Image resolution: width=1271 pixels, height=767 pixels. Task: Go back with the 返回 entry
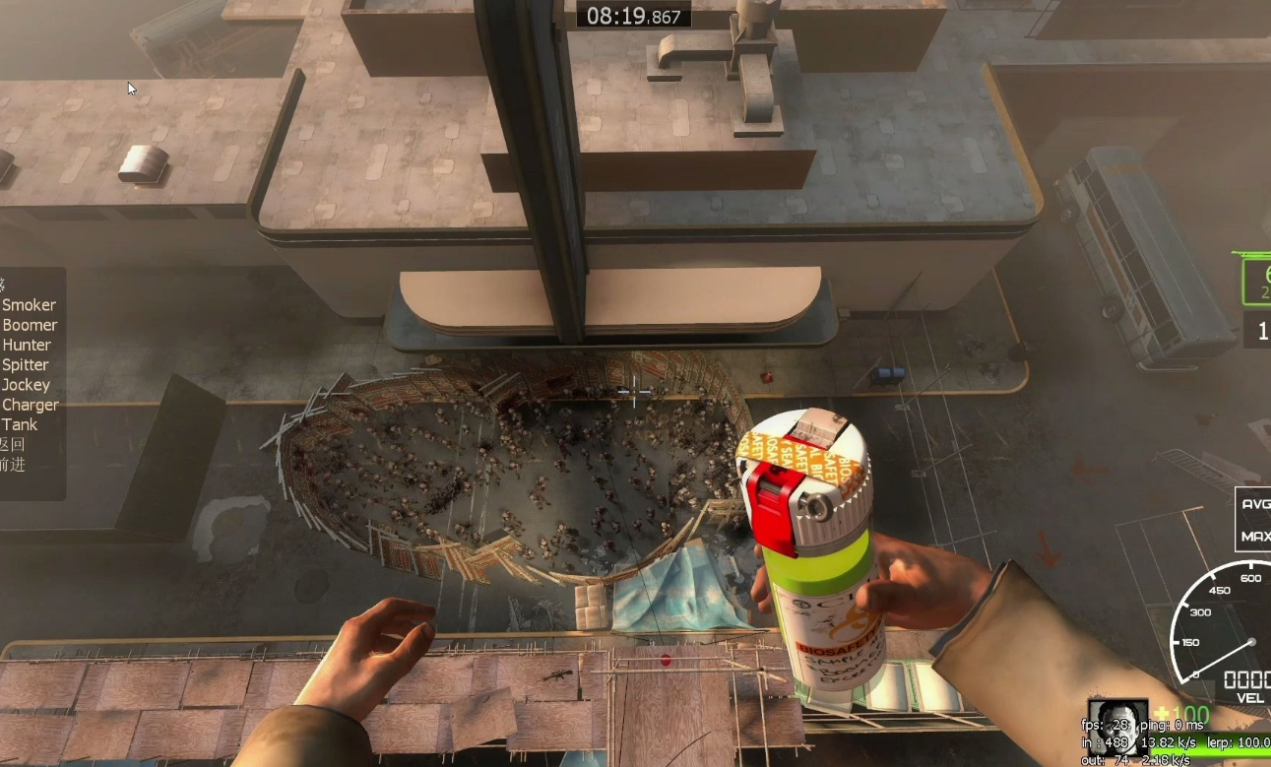12,445
